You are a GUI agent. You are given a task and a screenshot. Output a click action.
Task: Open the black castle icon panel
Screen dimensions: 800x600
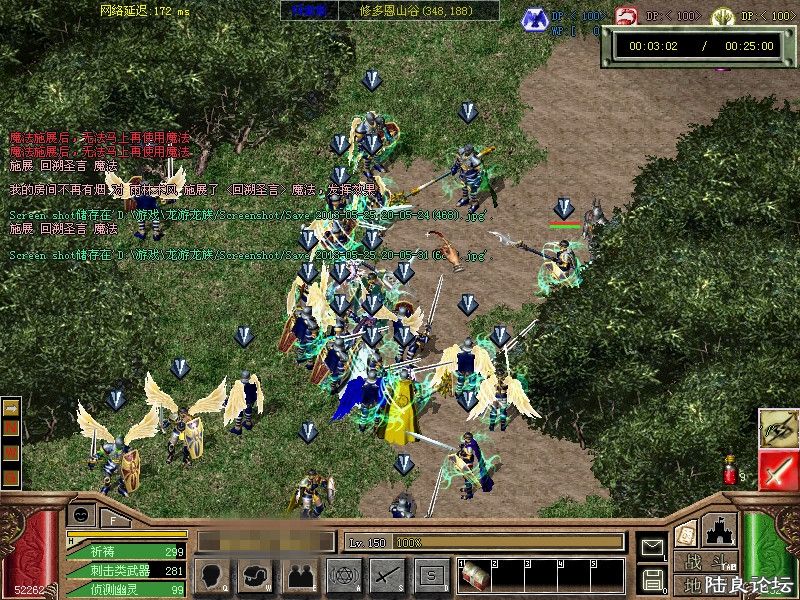[x=720, y=529]
